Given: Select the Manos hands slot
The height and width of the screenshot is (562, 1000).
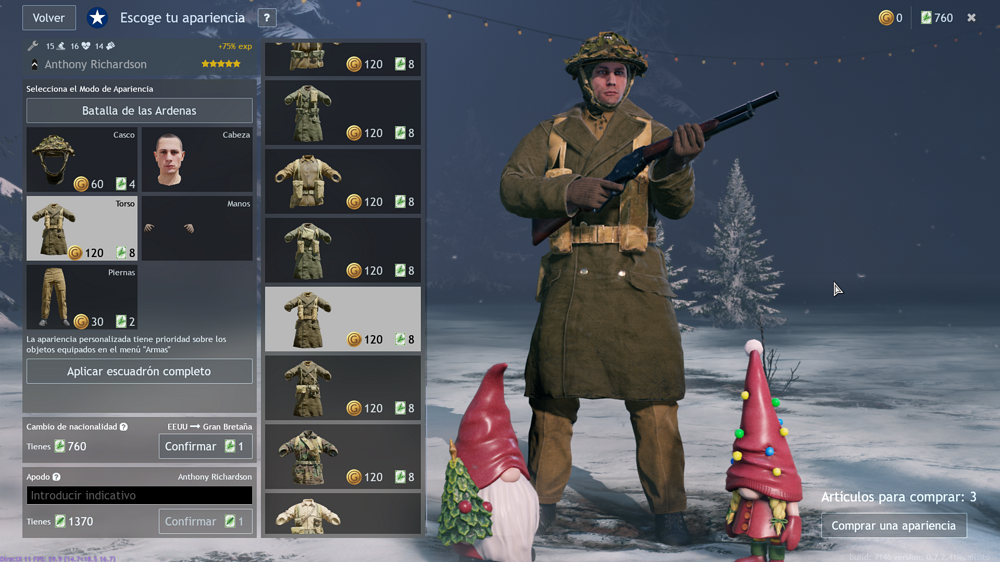Looking at the screenshot, I should [196, 229].
